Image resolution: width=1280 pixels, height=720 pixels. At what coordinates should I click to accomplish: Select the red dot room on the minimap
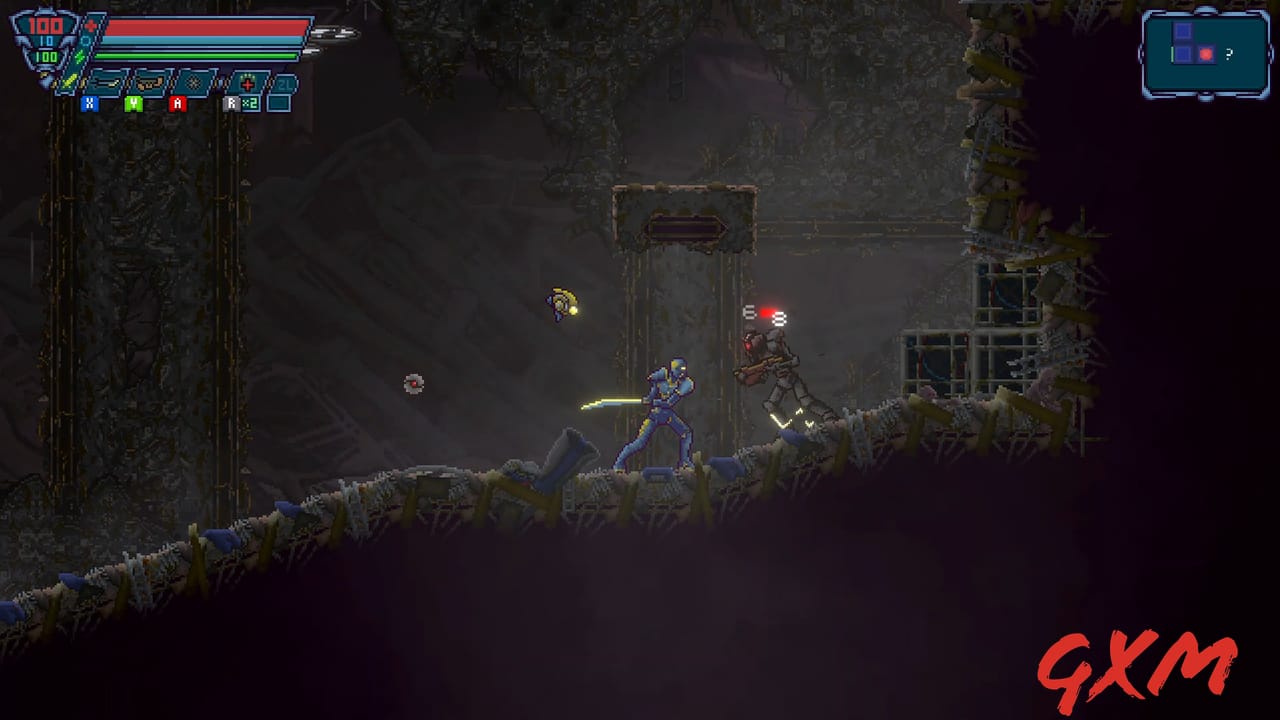pyautogui.click(x=1206, y=54)
